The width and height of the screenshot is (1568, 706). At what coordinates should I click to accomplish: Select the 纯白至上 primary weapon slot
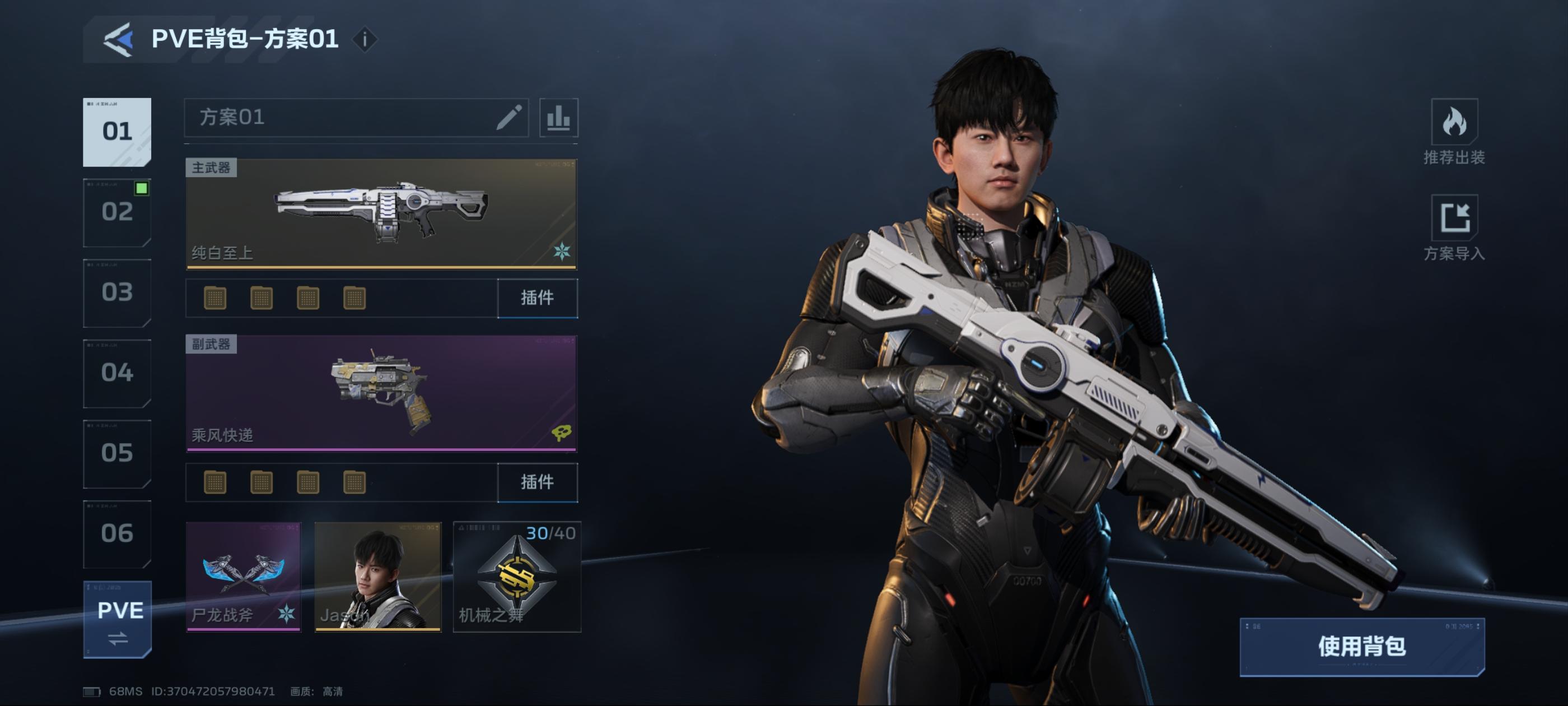(381, 213)
